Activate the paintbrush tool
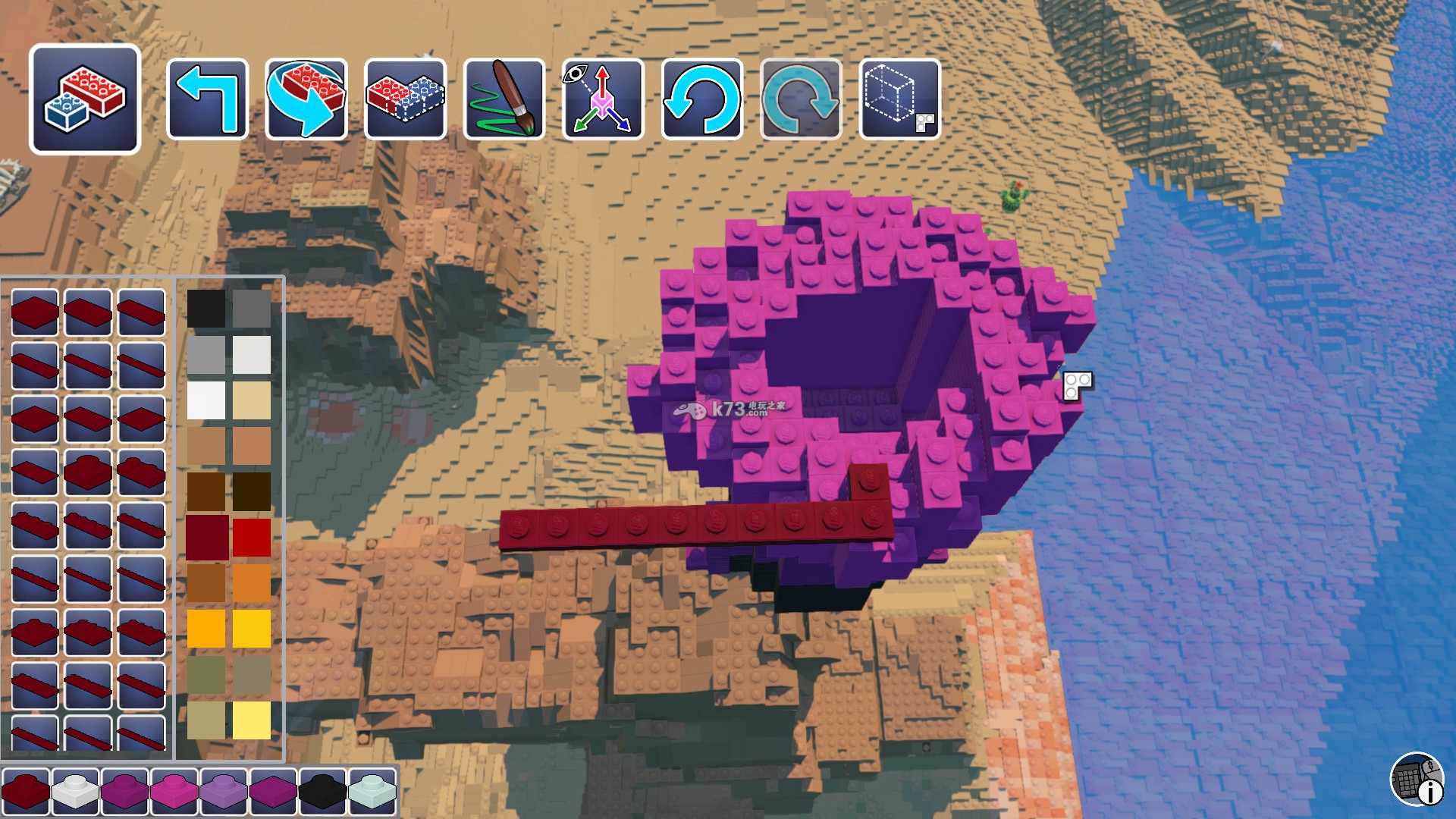This screenshot has height=819, width=1456. 504,99
